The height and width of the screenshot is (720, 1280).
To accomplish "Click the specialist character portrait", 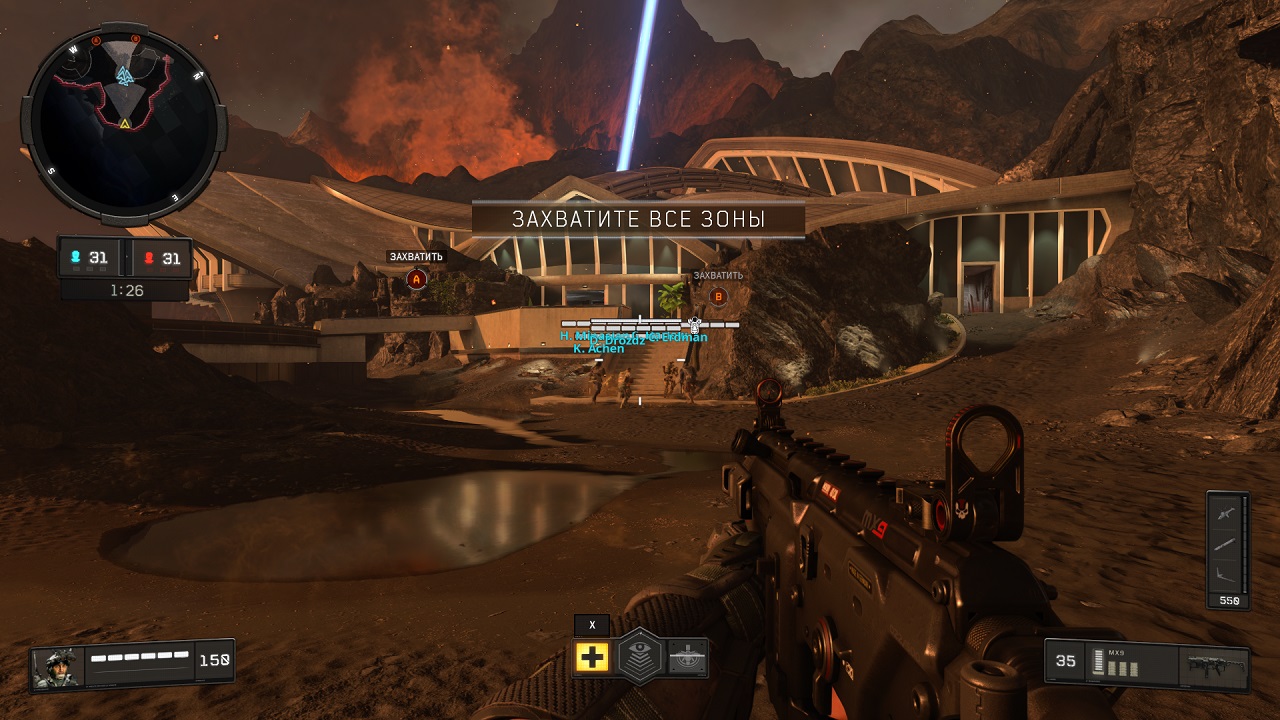I will (56, 667).
